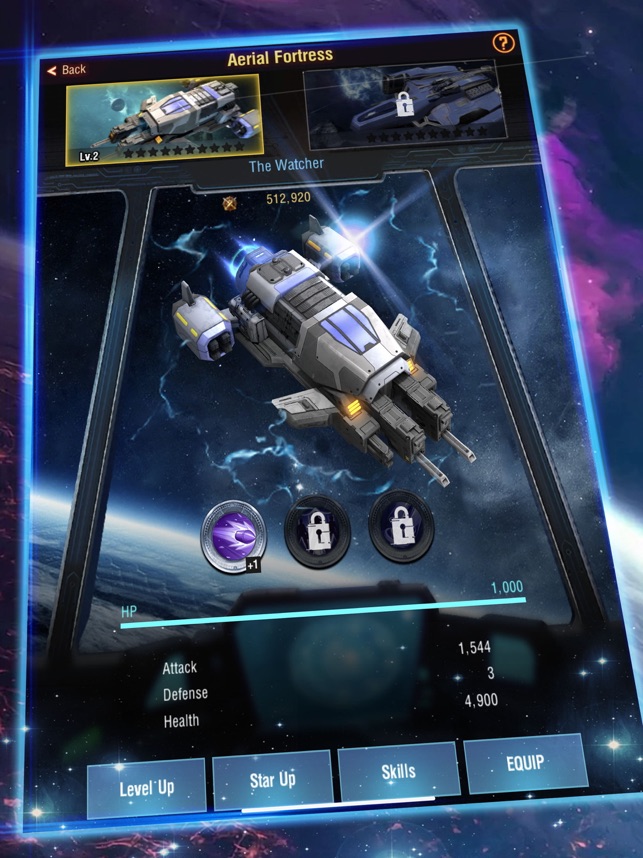Select The Watcher ship thumbnail
The image size is (643, 858).
(164, 118)
